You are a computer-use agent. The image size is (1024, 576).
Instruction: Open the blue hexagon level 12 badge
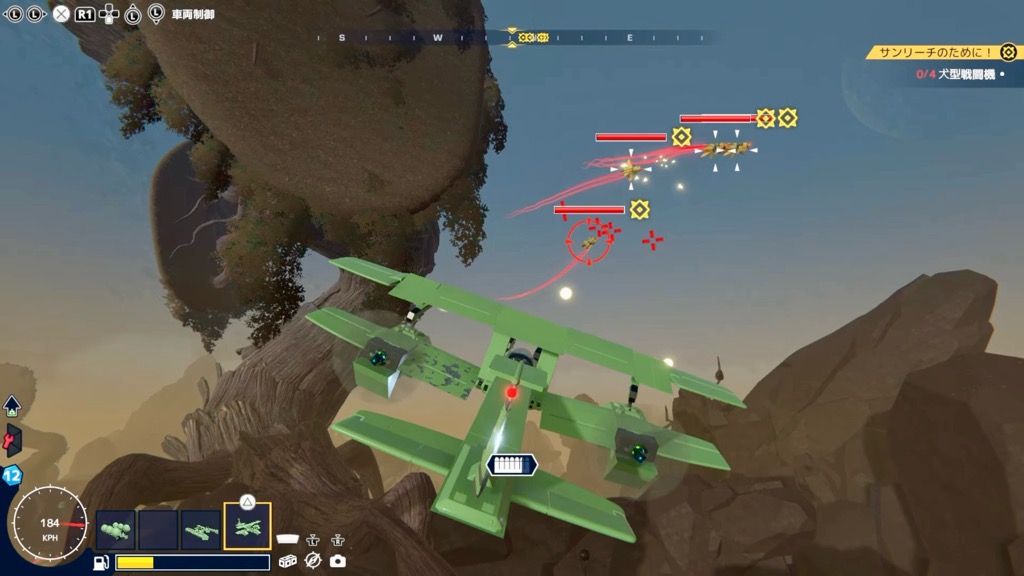coord(12,475)
